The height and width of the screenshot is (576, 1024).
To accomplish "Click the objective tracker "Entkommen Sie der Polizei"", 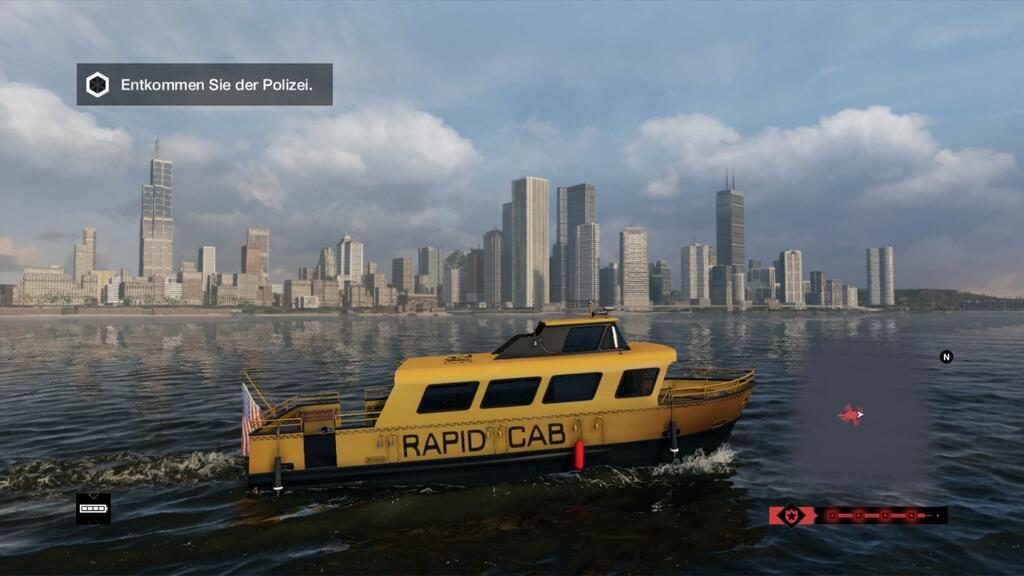I will (x=204, y=85).
